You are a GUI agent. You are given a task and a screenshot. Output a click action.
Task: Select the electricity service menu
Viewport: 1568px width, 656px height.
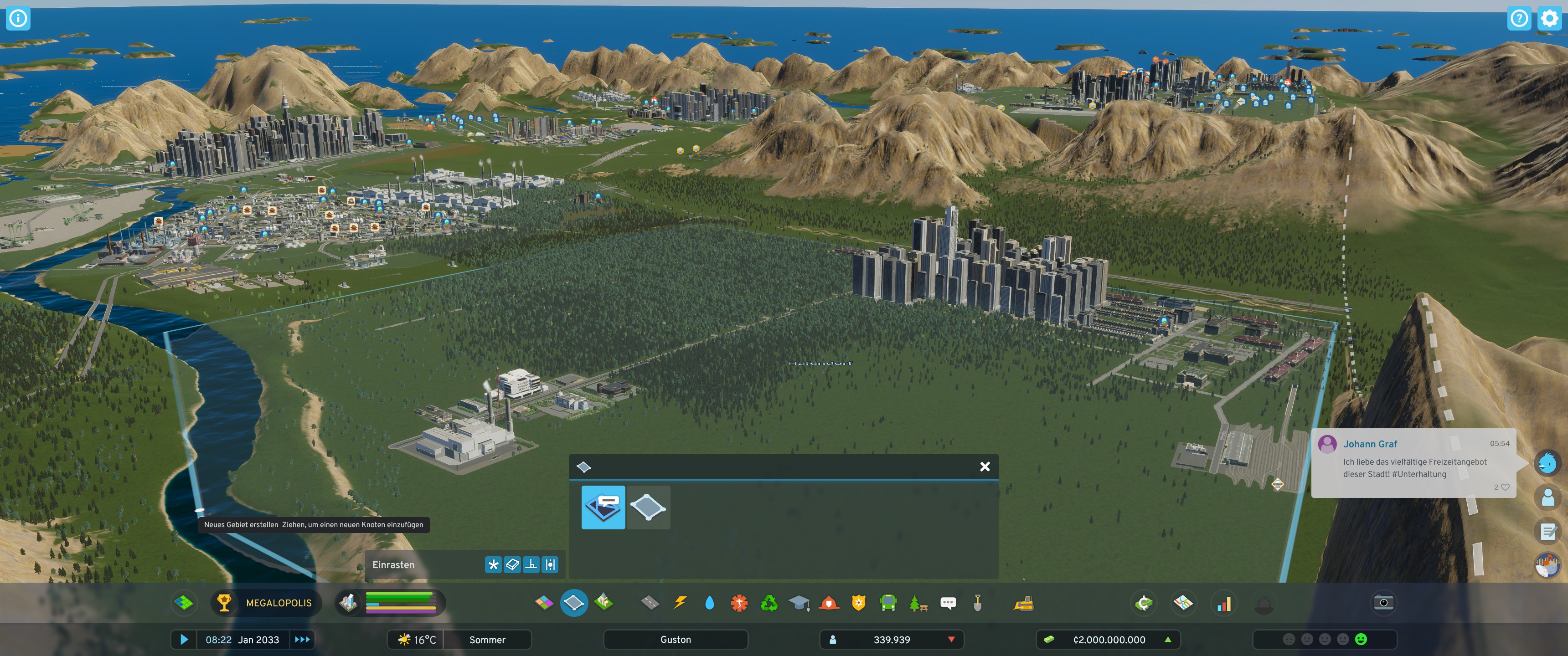pyautogui.click(x=680, y=603)
